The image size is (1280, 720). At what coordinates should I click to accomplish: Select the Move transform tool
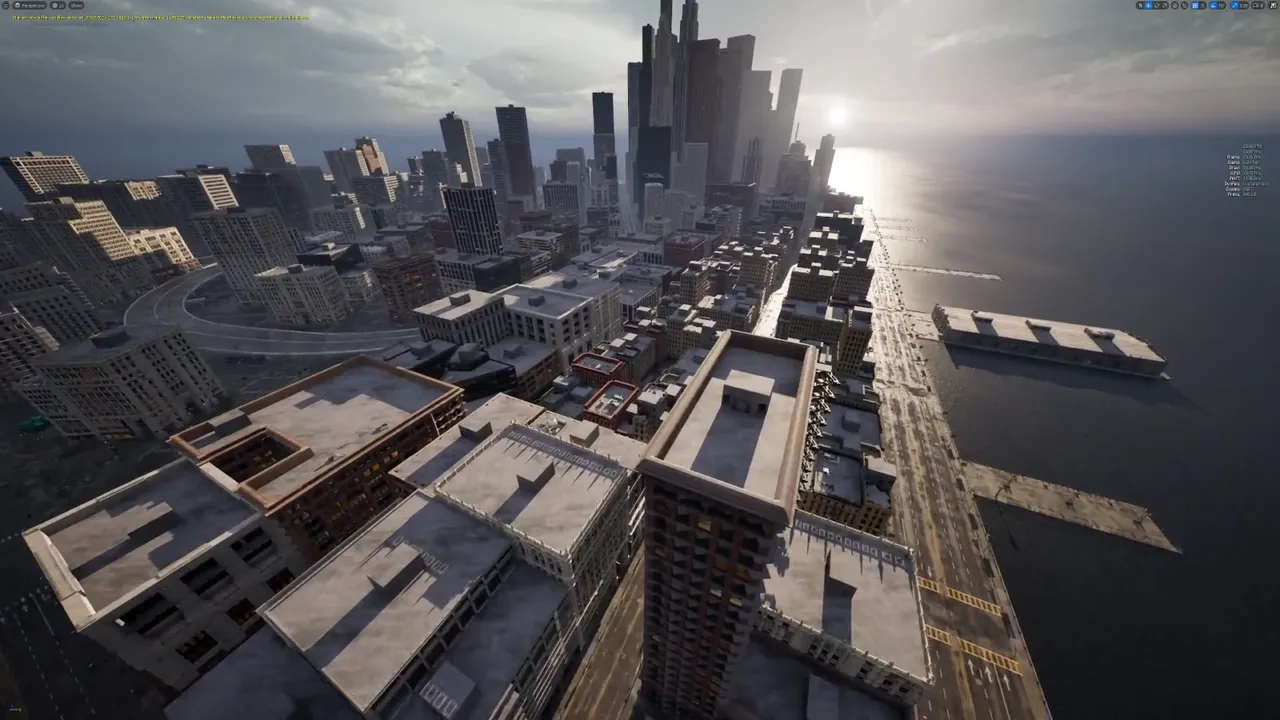click(1146, 5)
